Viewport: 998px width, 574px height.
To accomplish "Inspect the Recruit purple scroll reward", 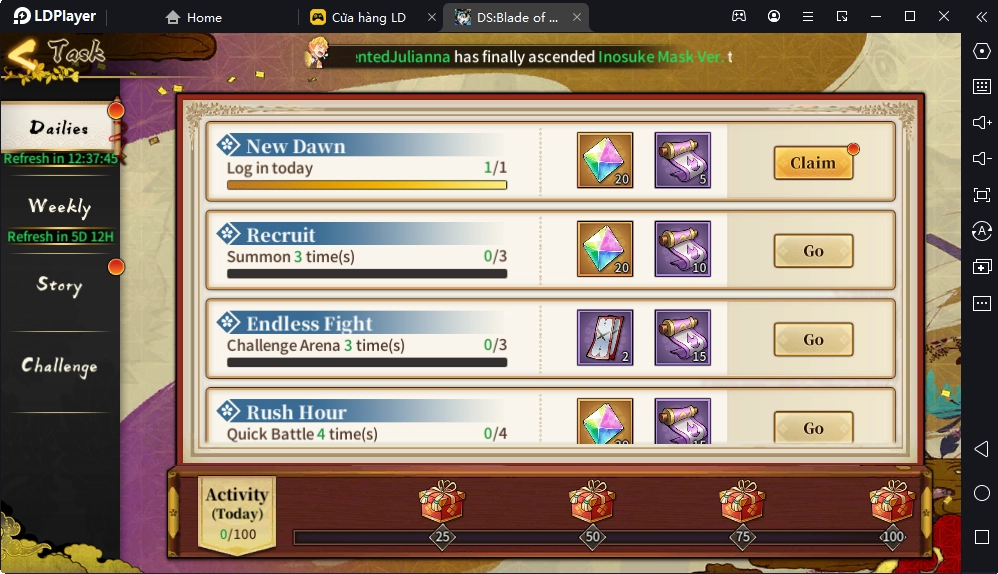I will (683, 249).
